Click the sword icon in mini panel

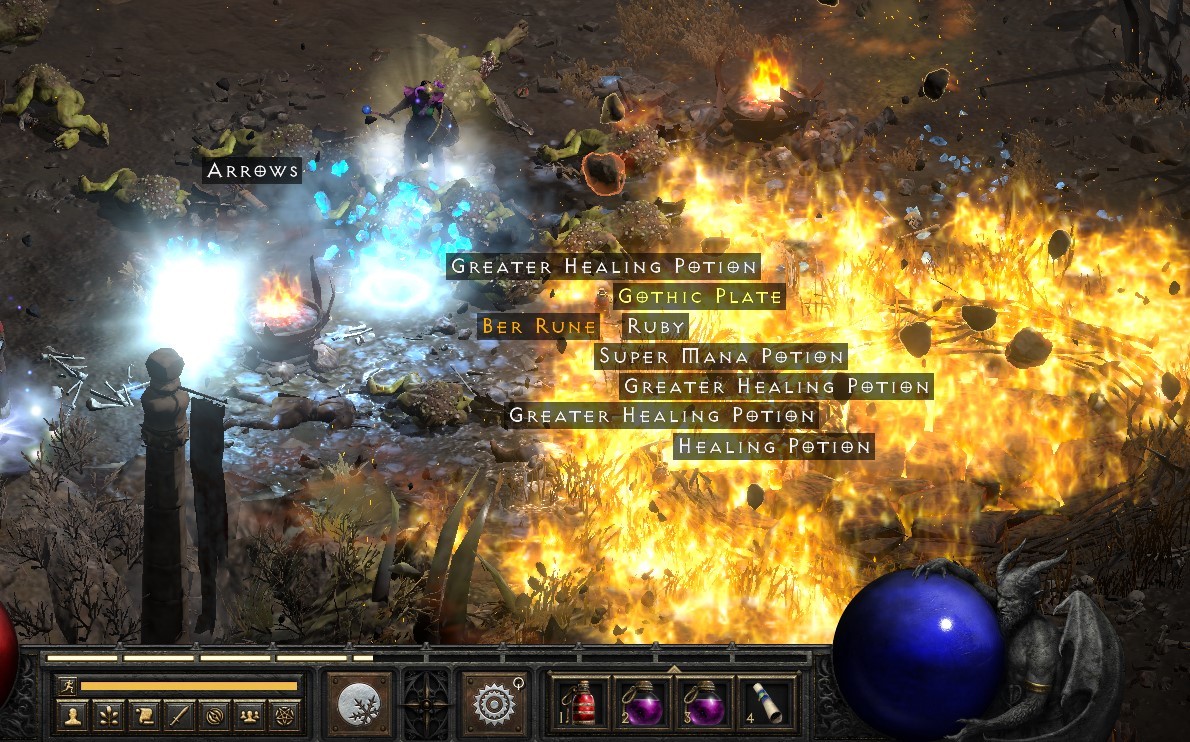[x=179, y=715]
